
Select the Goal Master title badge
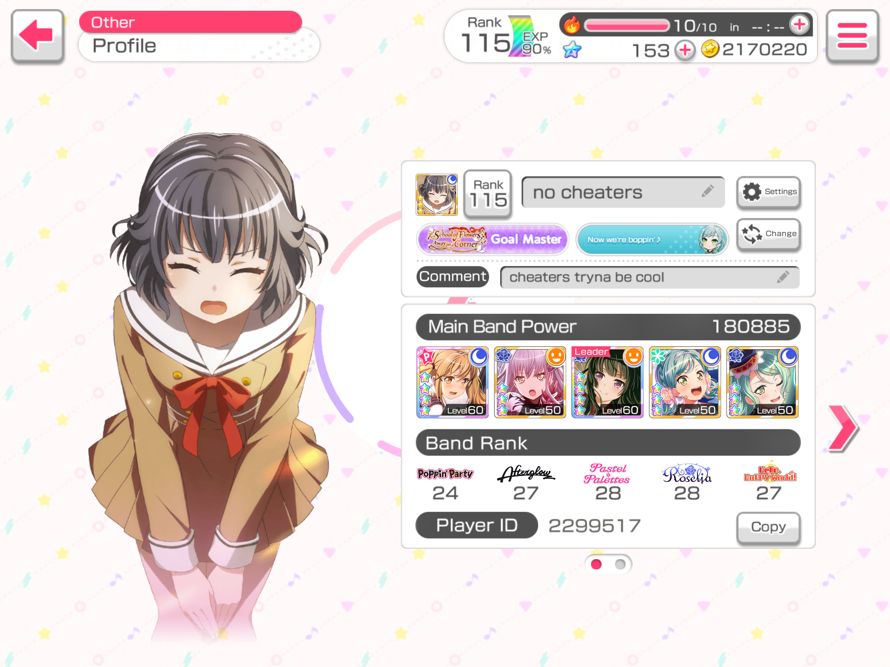(493, 239)
